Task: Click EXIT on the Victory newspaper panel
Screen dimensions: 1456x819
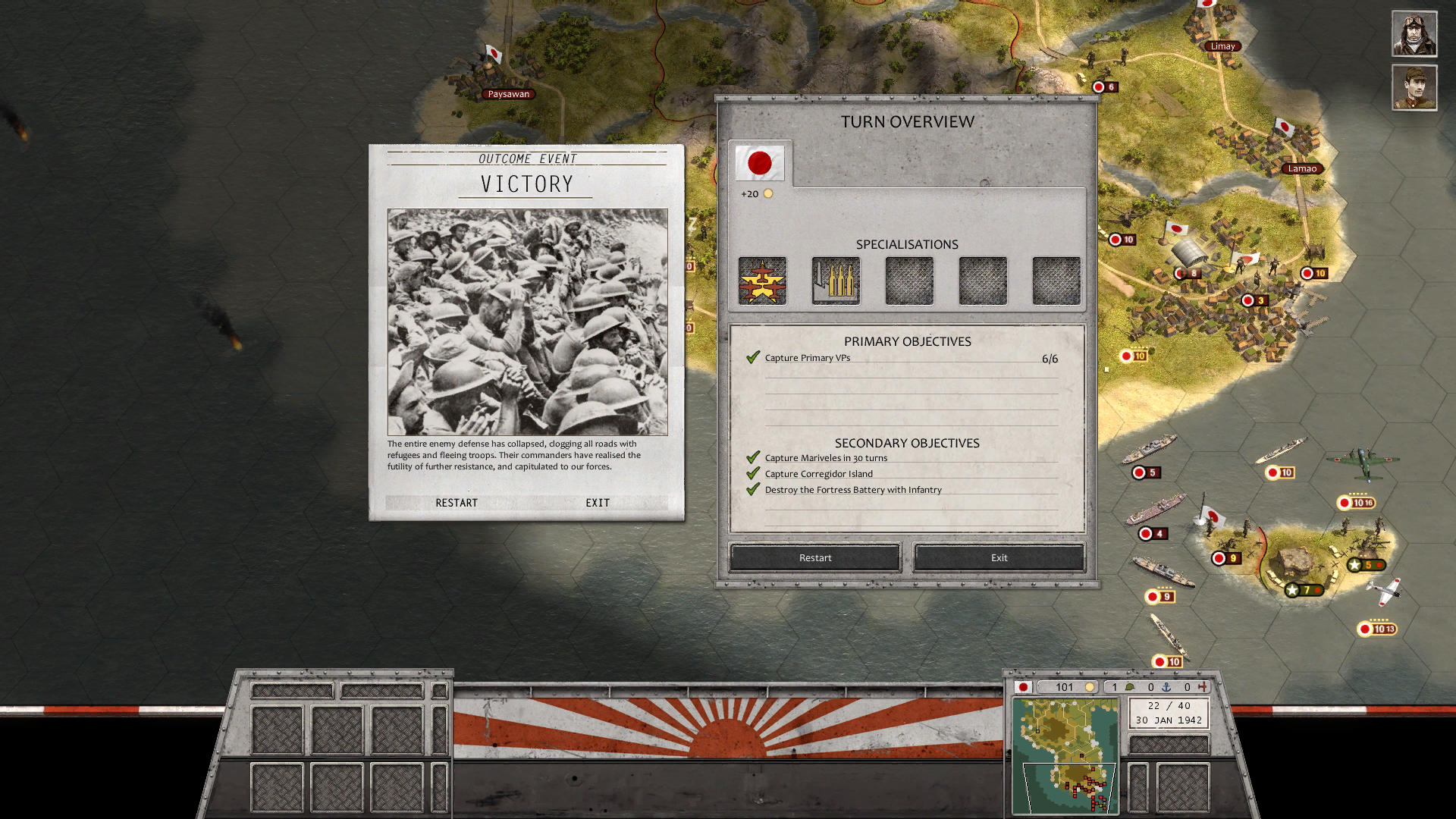Action: click(597, 502)
